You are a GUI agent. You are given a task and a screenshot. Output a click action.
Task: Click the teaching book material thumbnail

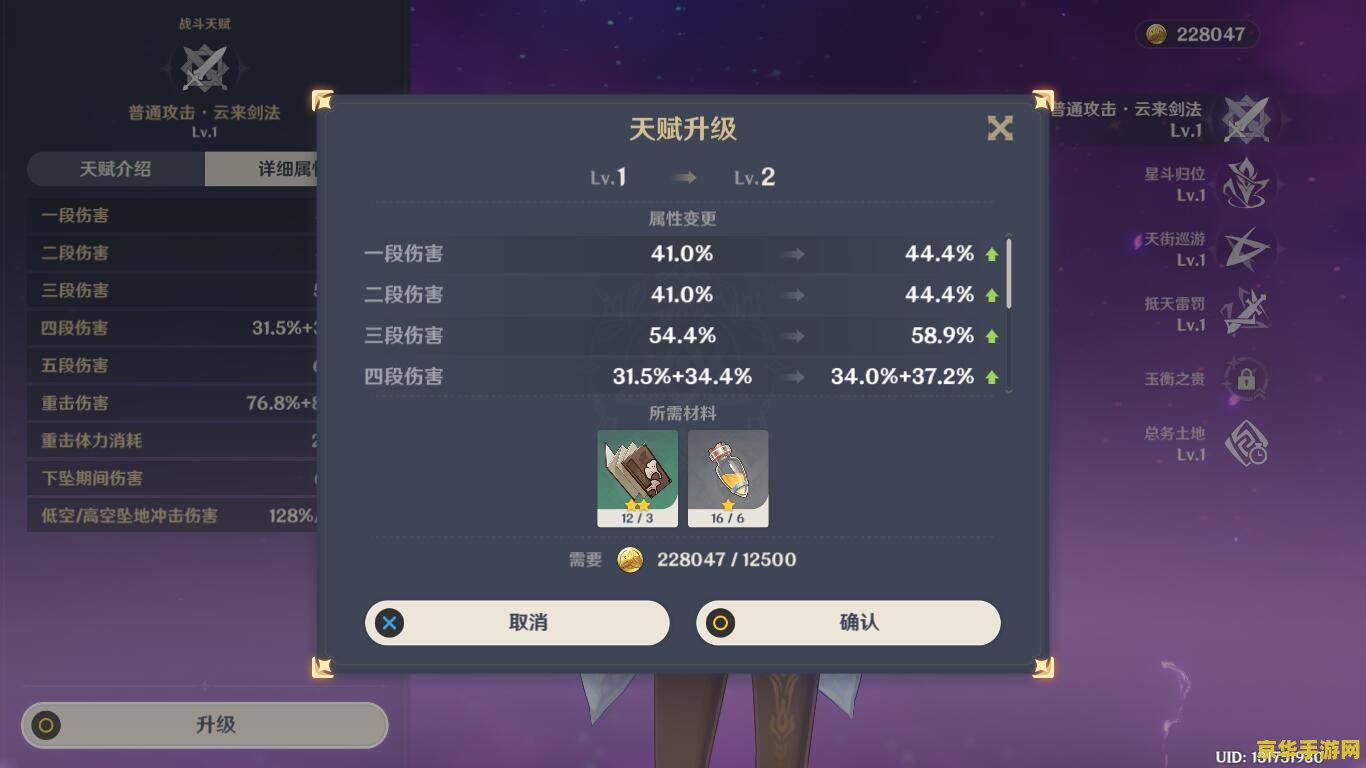(x=637, y=472)
